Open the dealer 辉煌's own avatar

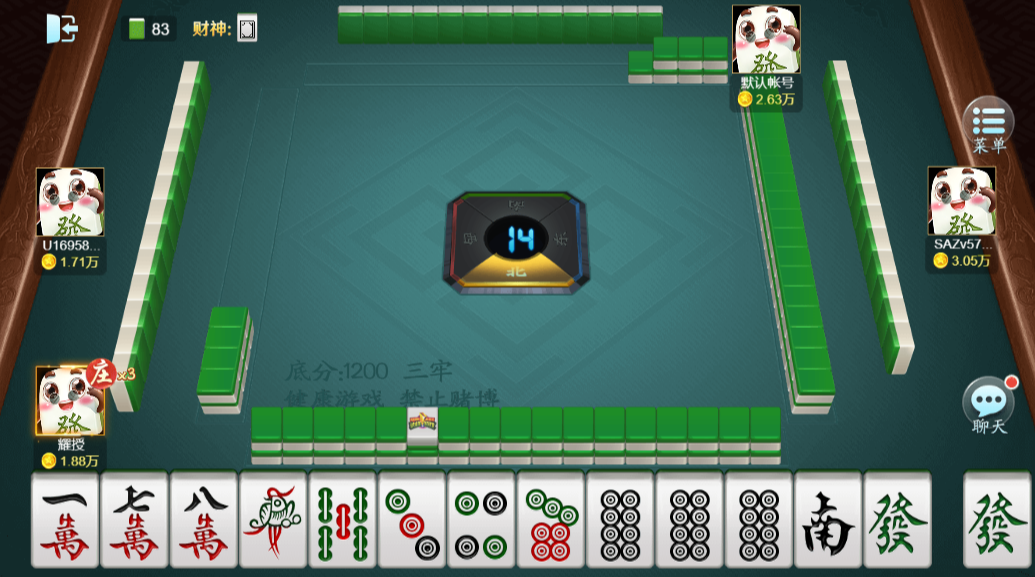(x=70, y=401)
